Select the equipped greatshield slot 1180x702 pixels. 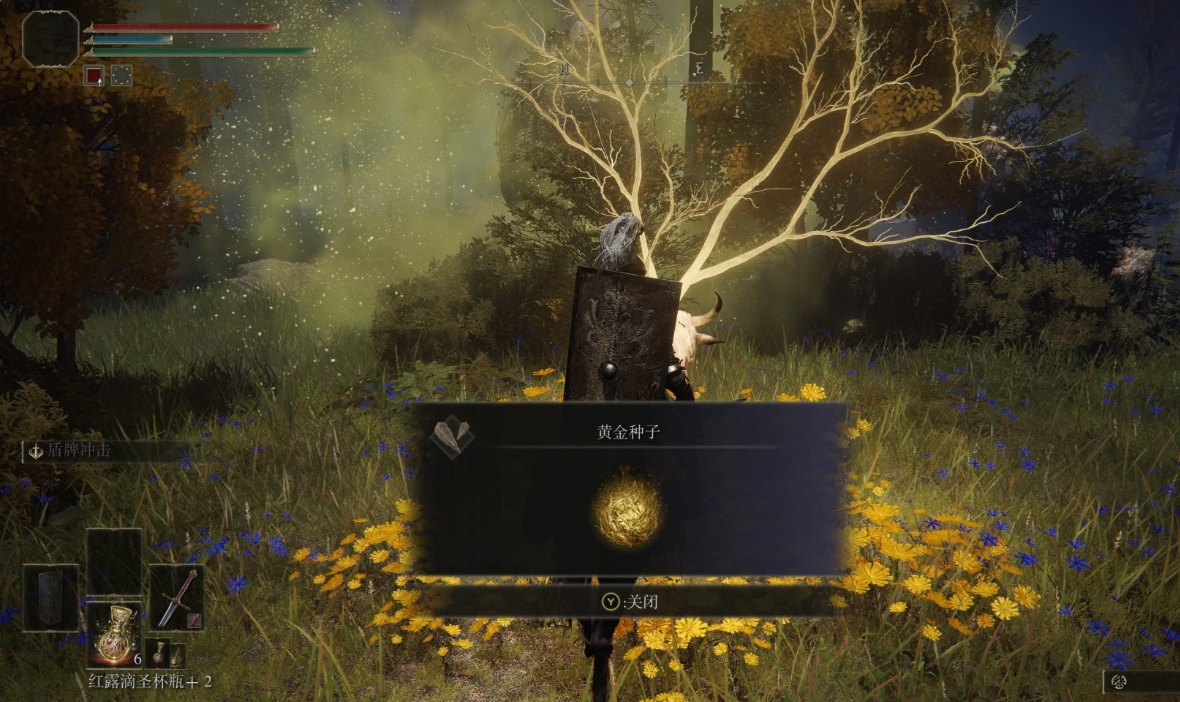tap(51, 597)
